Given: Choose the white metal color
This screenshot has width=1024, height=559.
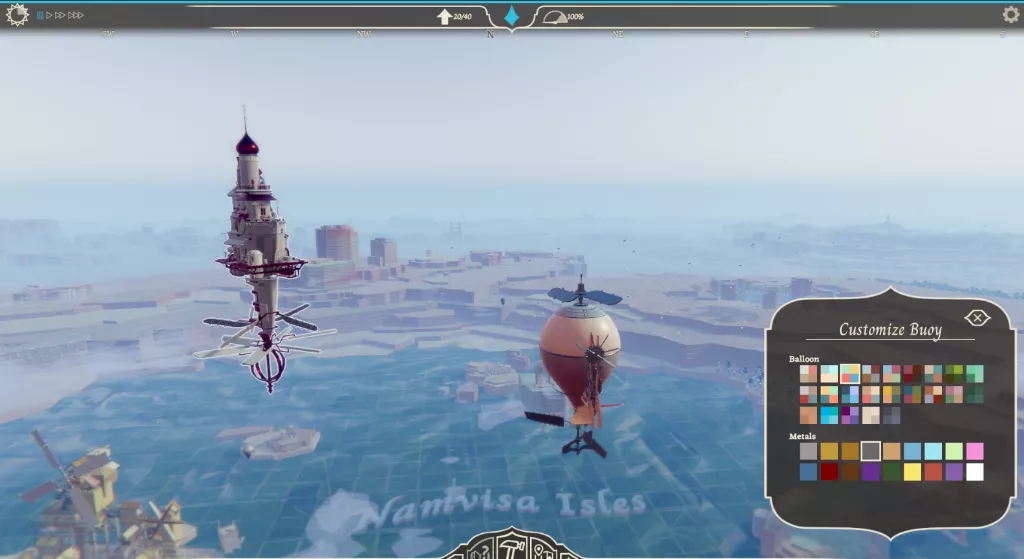Looking at the screenshot, I should point(975,471).
